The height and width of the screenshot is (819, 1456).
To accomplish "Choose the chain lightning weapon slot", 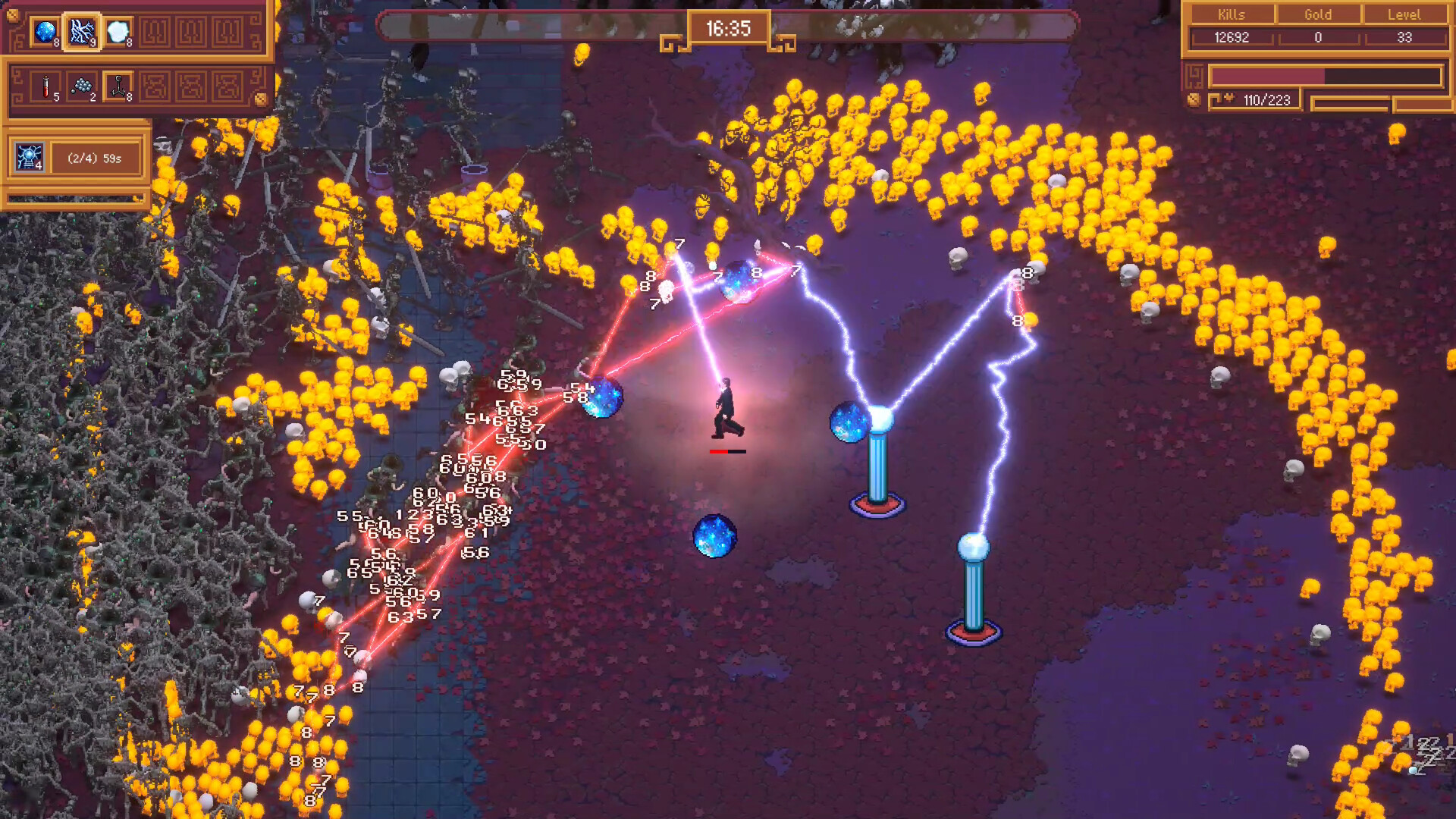I will tap(82, 32).
